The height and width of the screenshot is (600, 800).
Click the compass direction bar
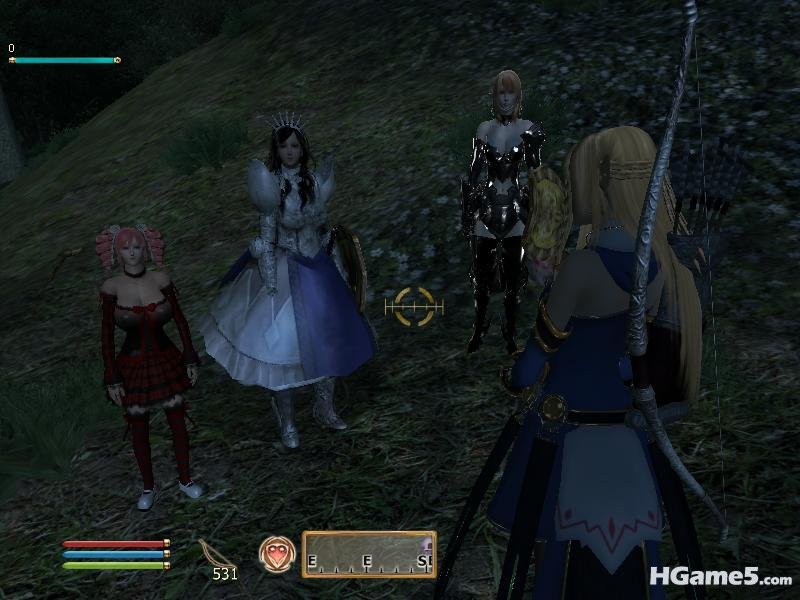[369, 554]
